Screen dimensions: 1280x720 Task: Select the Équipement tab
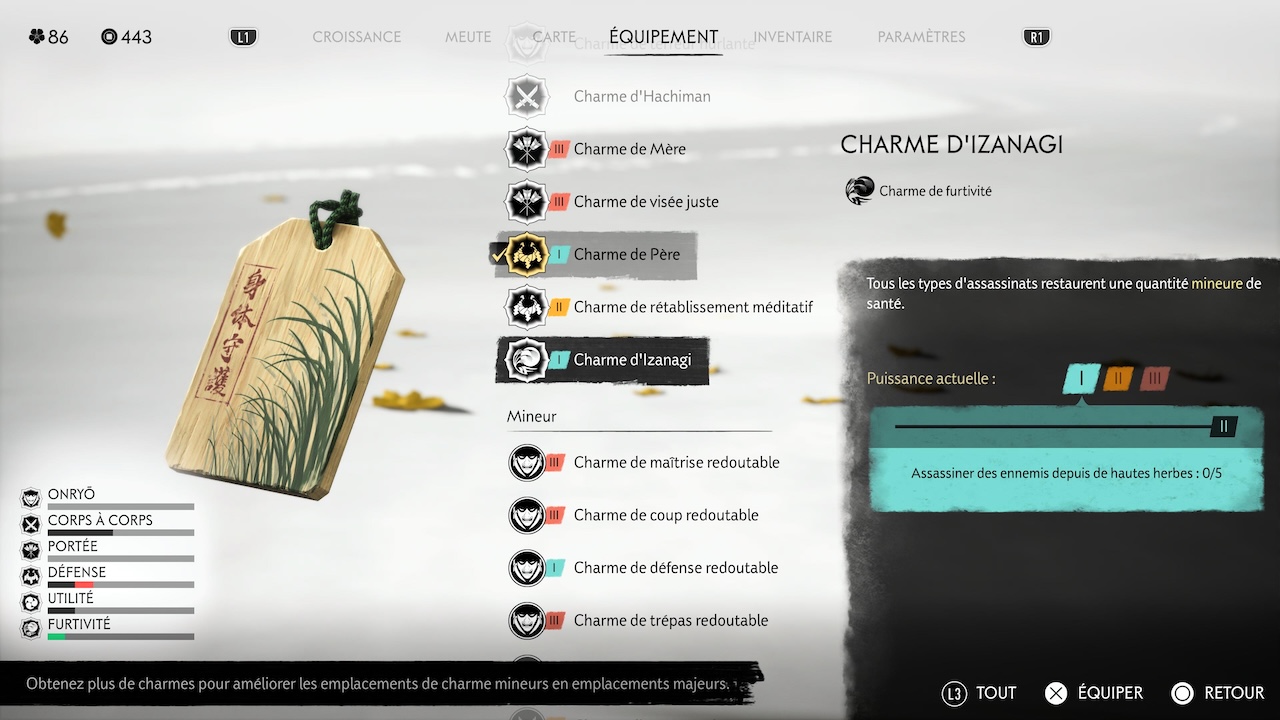click(x=663, y=37)
